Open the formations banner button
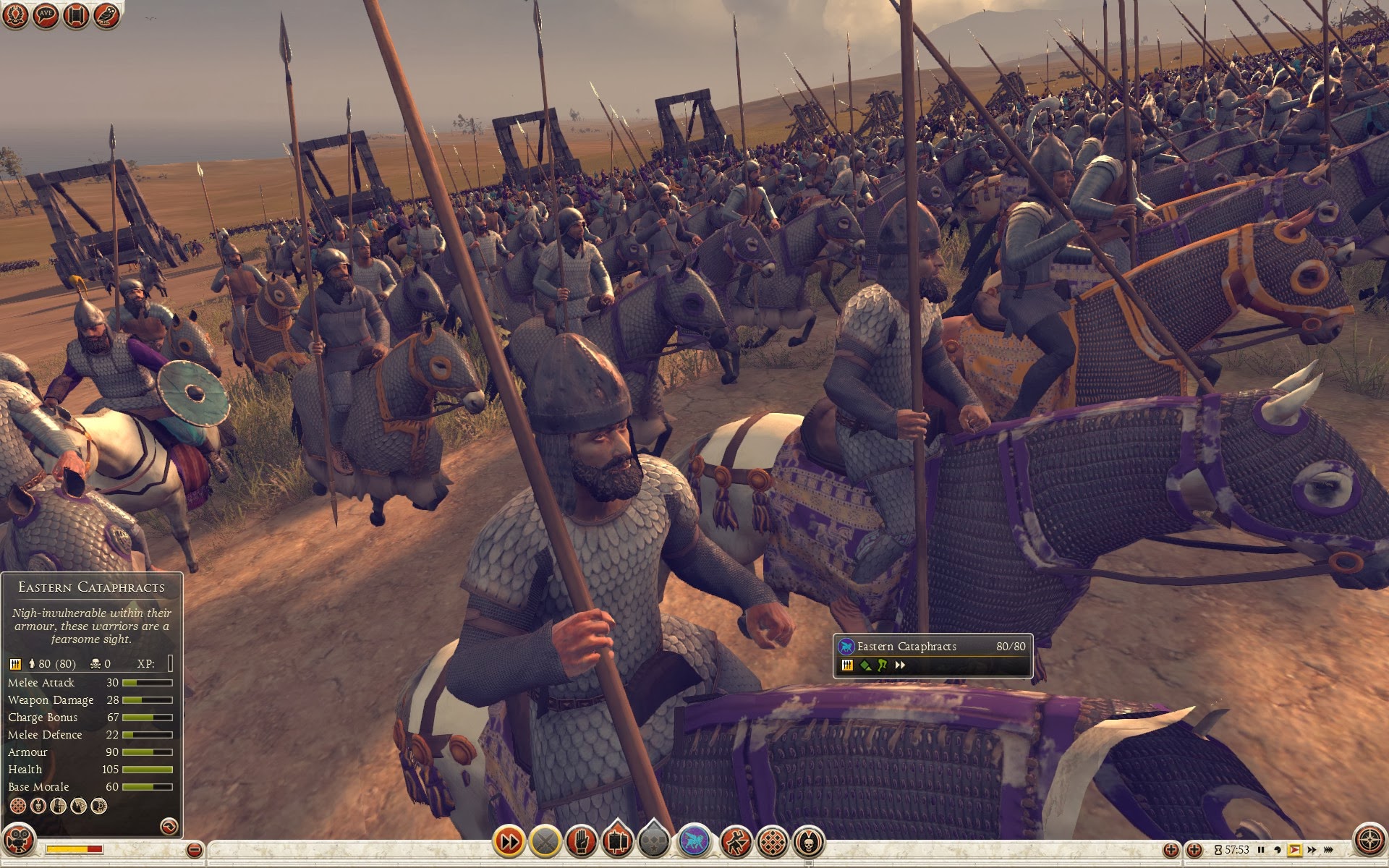The width and height of the screenshot is (1389, 868). click(x=617, y=841)
